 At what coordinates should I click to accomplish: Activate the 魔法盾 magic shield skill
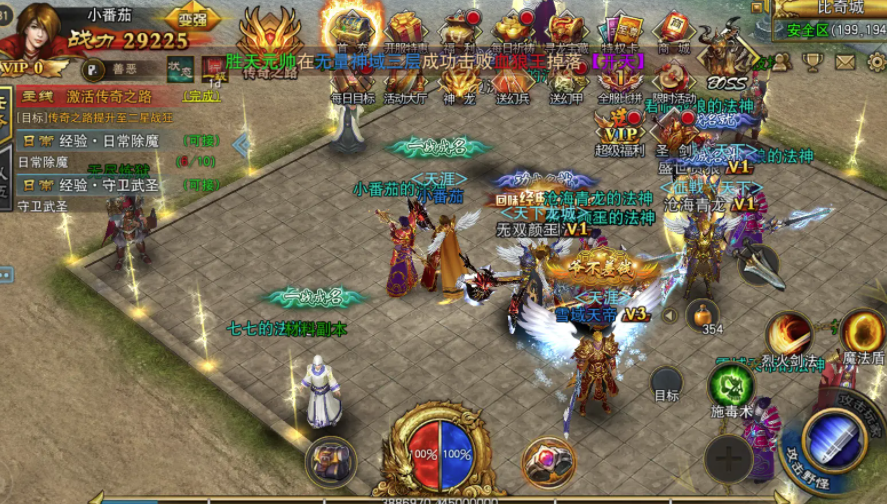pos(862,333)
